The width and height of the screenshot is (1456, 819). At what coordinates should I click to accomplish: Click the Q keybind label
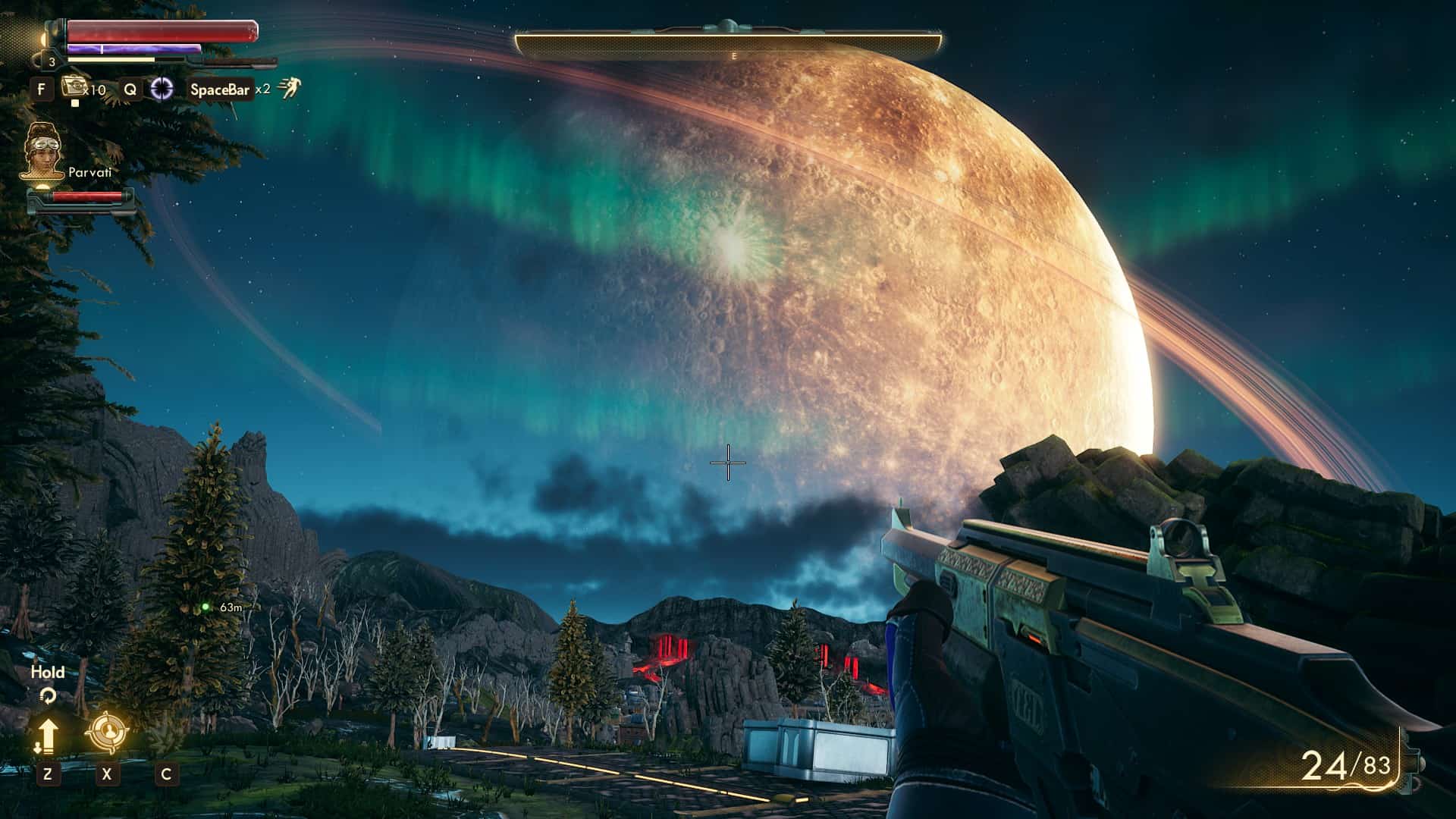[x=130, y=88]
